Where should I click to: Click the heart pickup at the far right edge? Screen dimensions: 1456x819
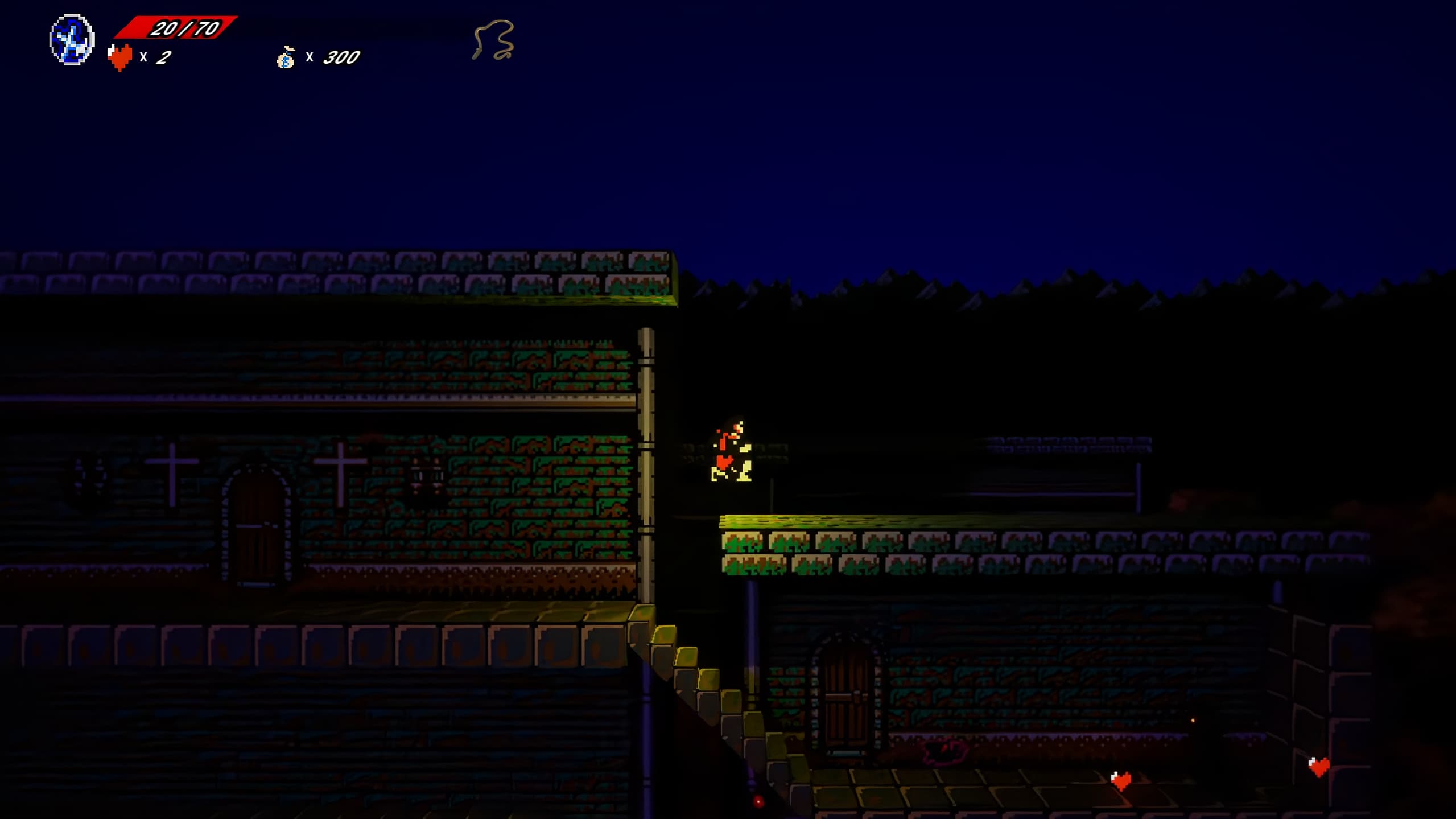1321,767
